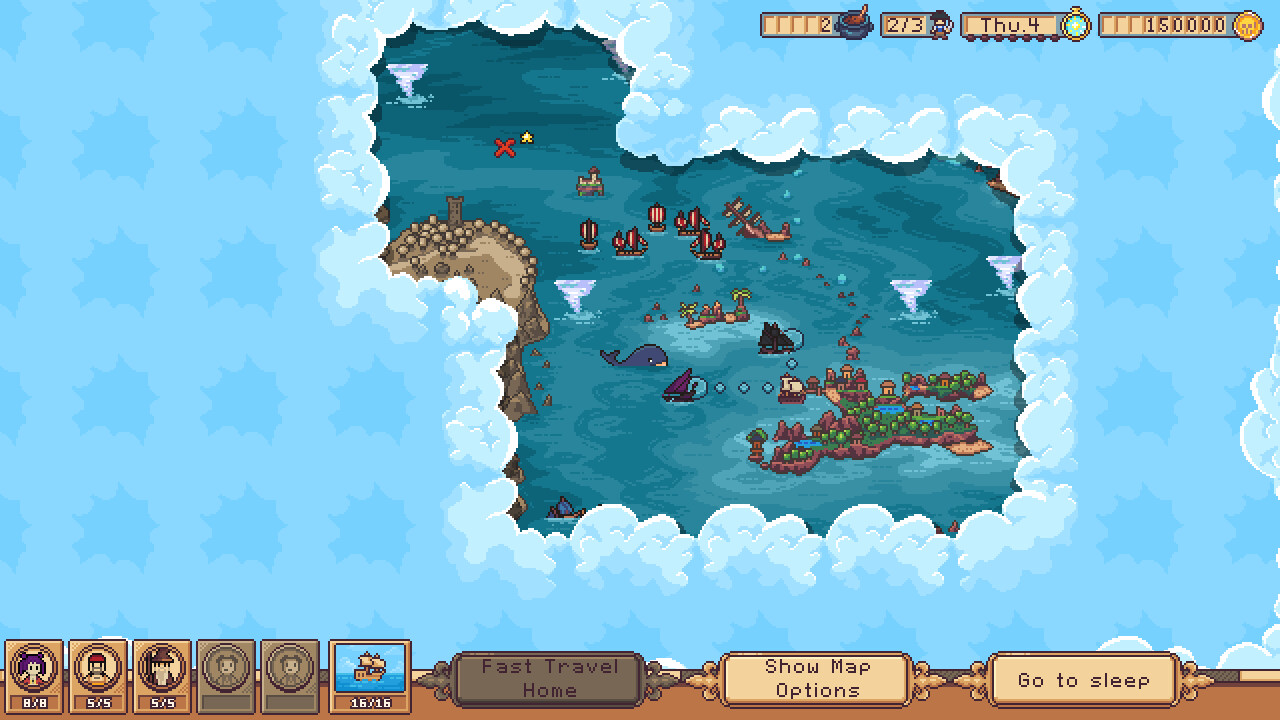The height and width of the screenshot is (720, 1280).
Task: Select the crew member icon showing 2/3
Action: pyautogui.click(x=941, y=25)
